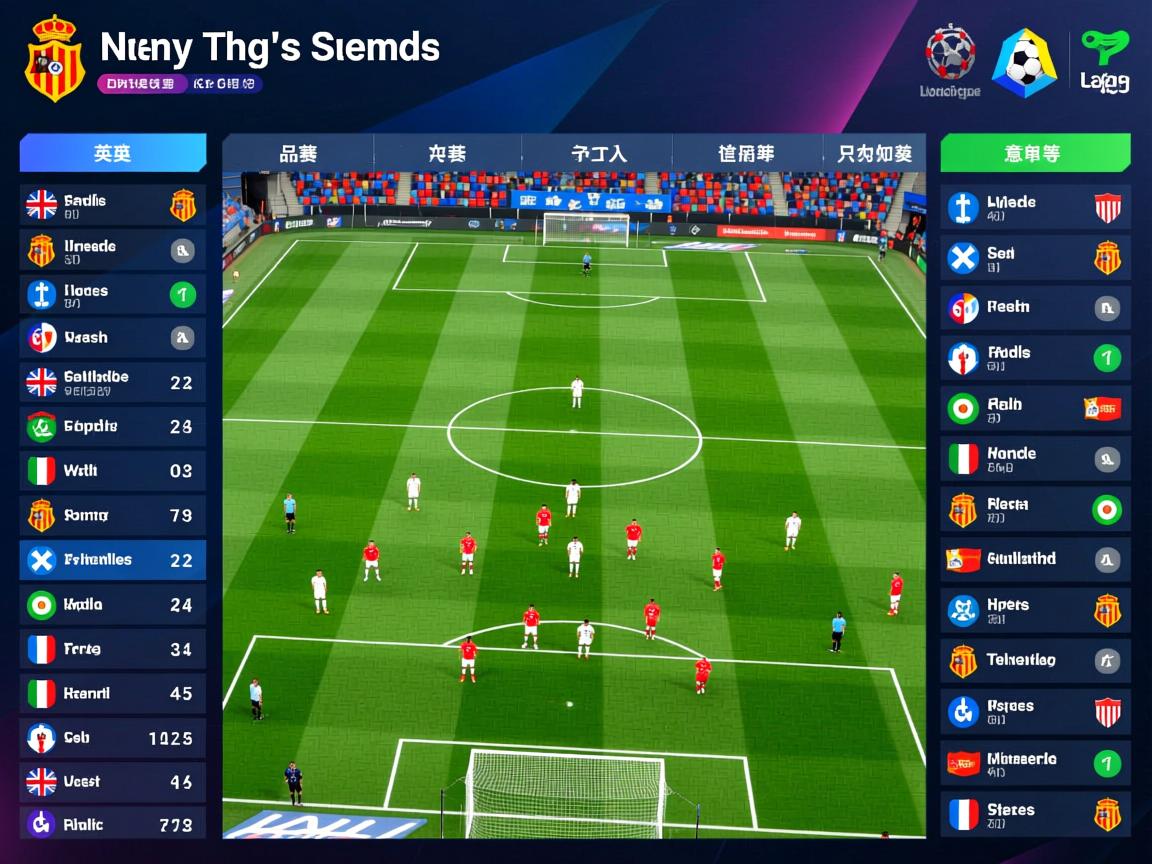The height and width of the screenshot is (864, 1152).
Task: Select the highlighted row with white X icon
Action: point(112,560)
